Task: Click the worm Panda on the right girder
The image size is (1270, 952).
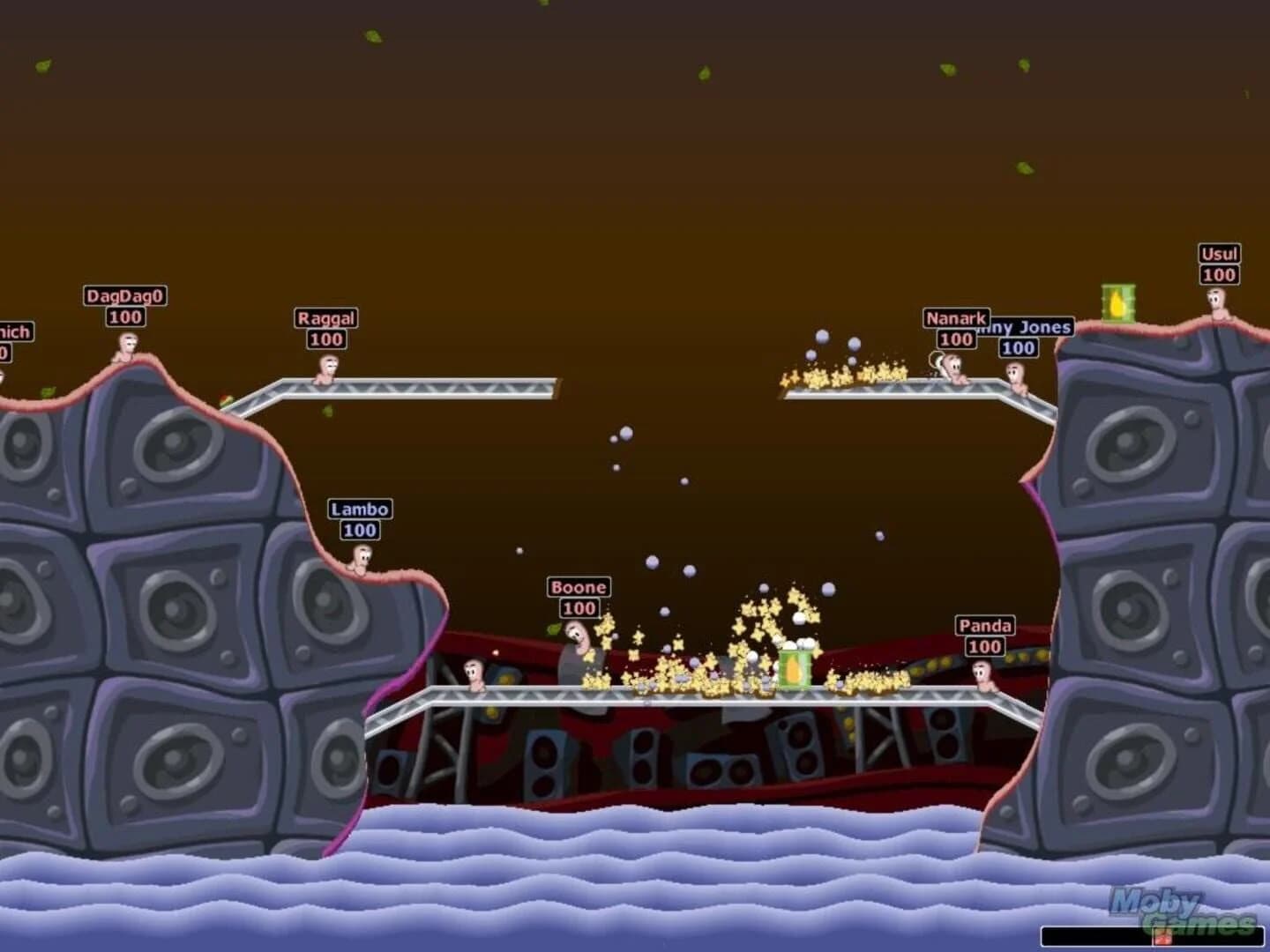Action: point(982,674)
